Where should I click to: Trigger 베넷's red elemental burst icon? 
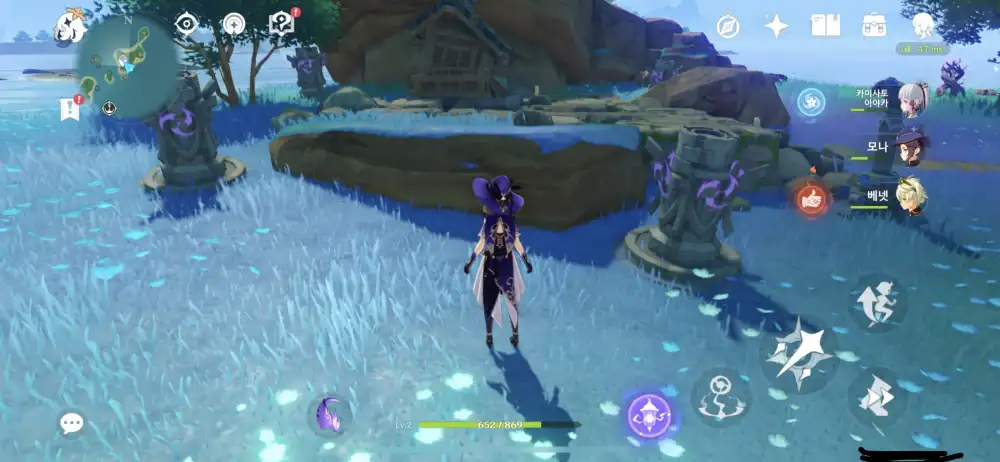coord(812,198)
